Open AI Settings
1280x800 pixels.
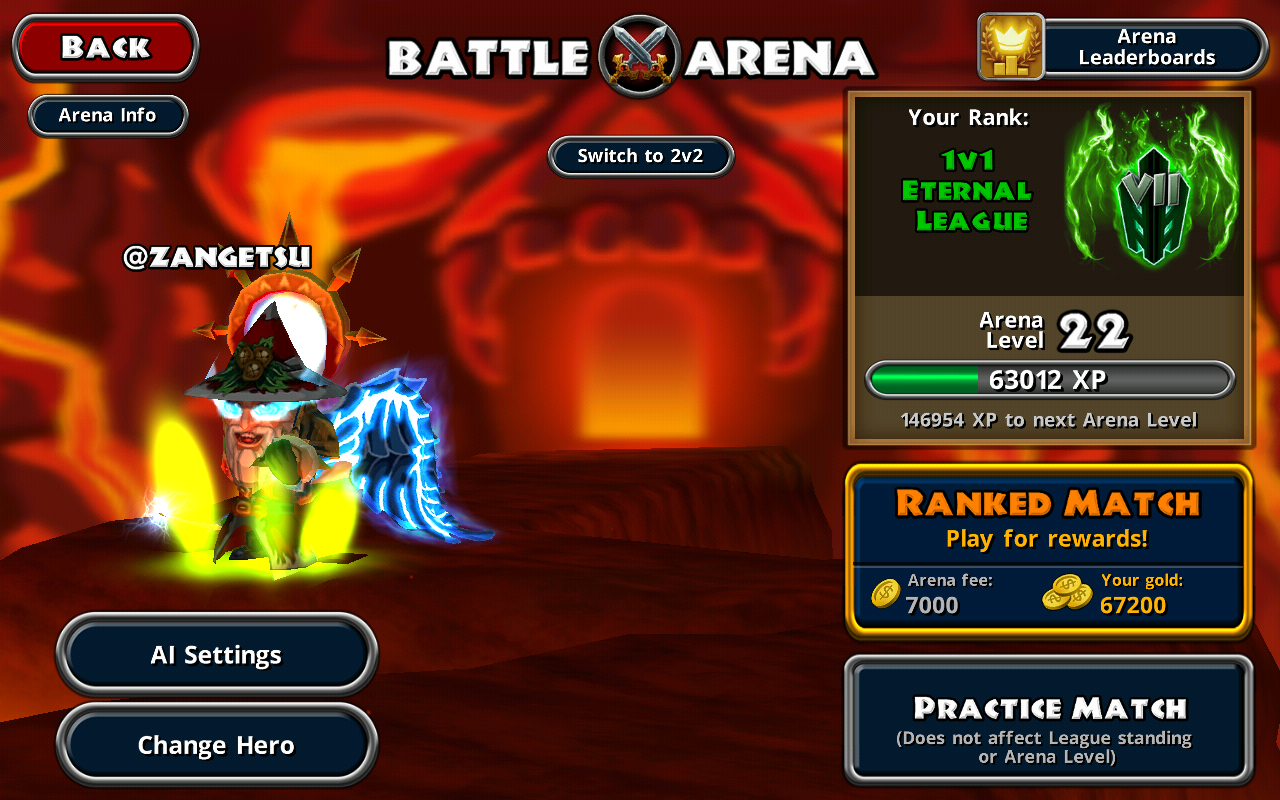coord(216,655)
